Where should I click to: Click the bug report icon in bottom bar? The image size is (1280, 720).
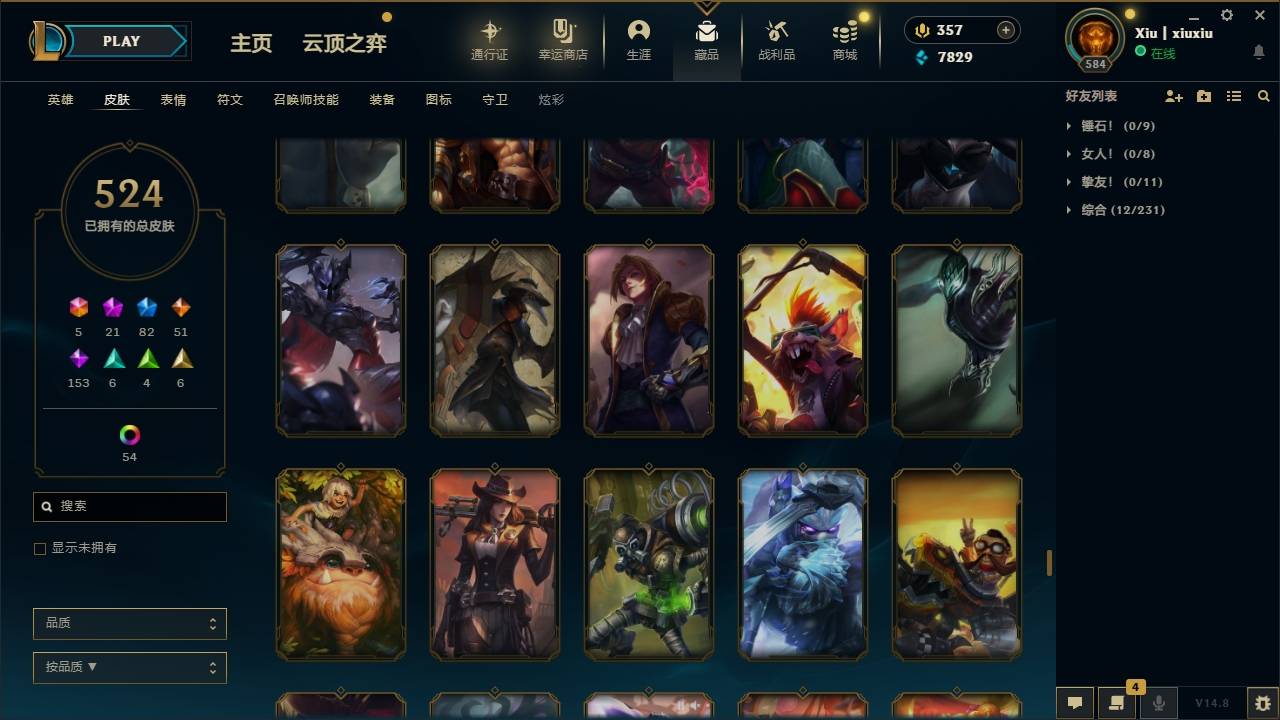[x=1262, y=703]
